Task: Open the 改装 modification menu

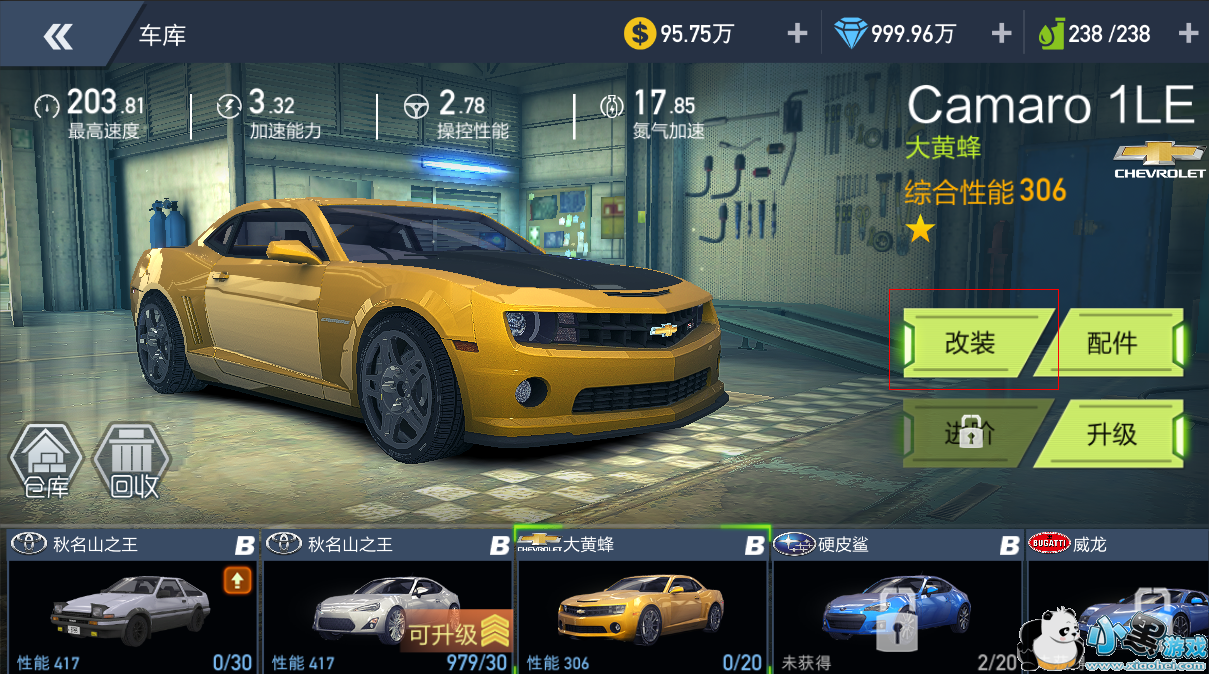Action: [x=972, y=343]
